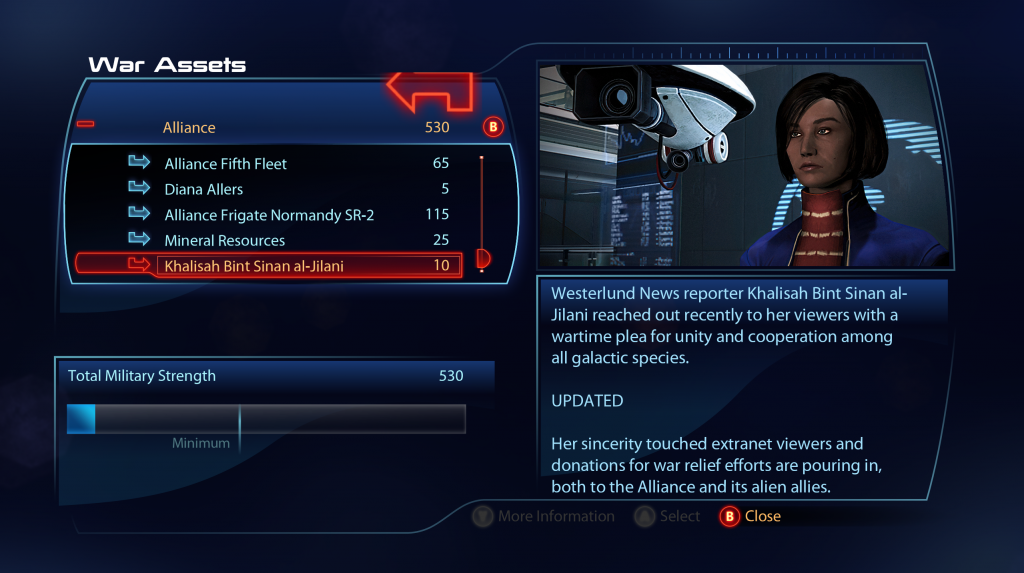The image size is (1024, 573).
Task: Select the Mineral Resources row
Action: (225, 241)
